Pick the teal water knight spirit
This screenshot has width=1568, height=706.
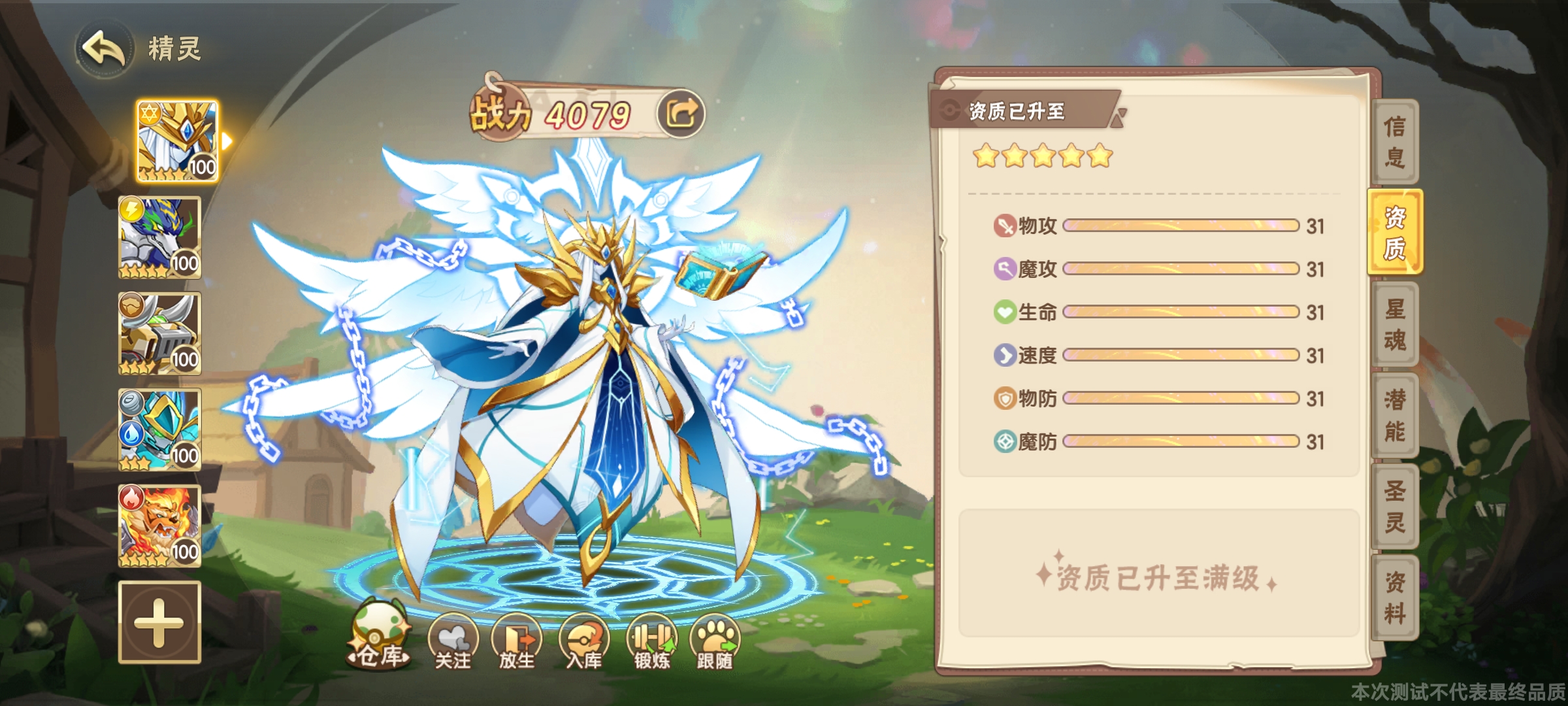tap(159, 430)
